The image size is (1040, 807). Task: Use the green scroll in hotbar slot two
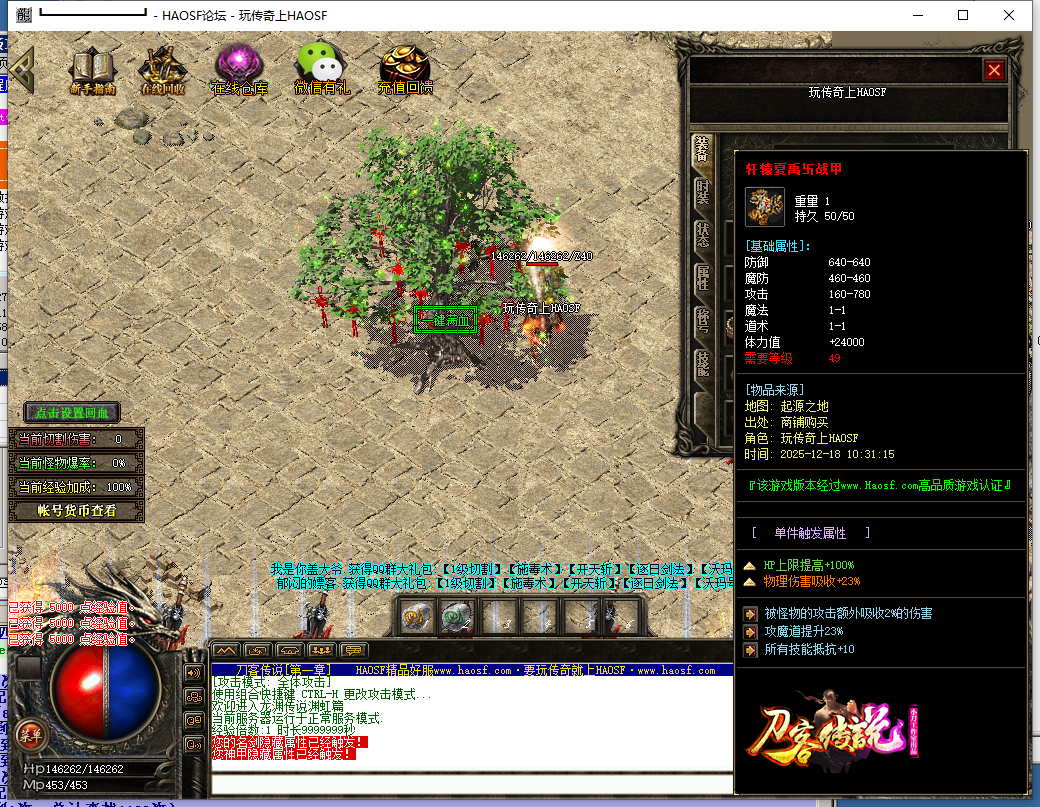457,617
